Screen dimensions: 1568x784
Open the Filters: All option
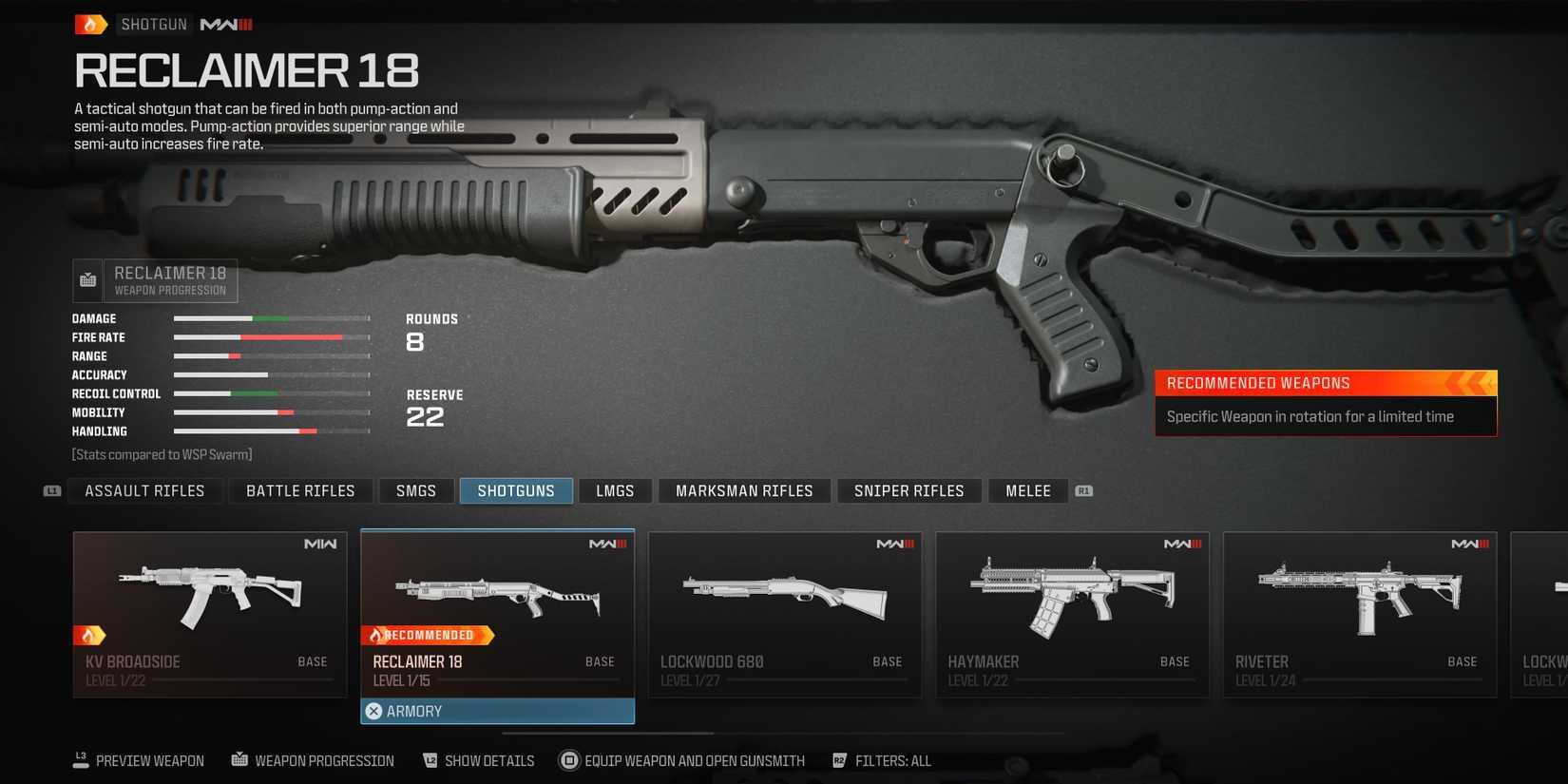coord(882,761)
